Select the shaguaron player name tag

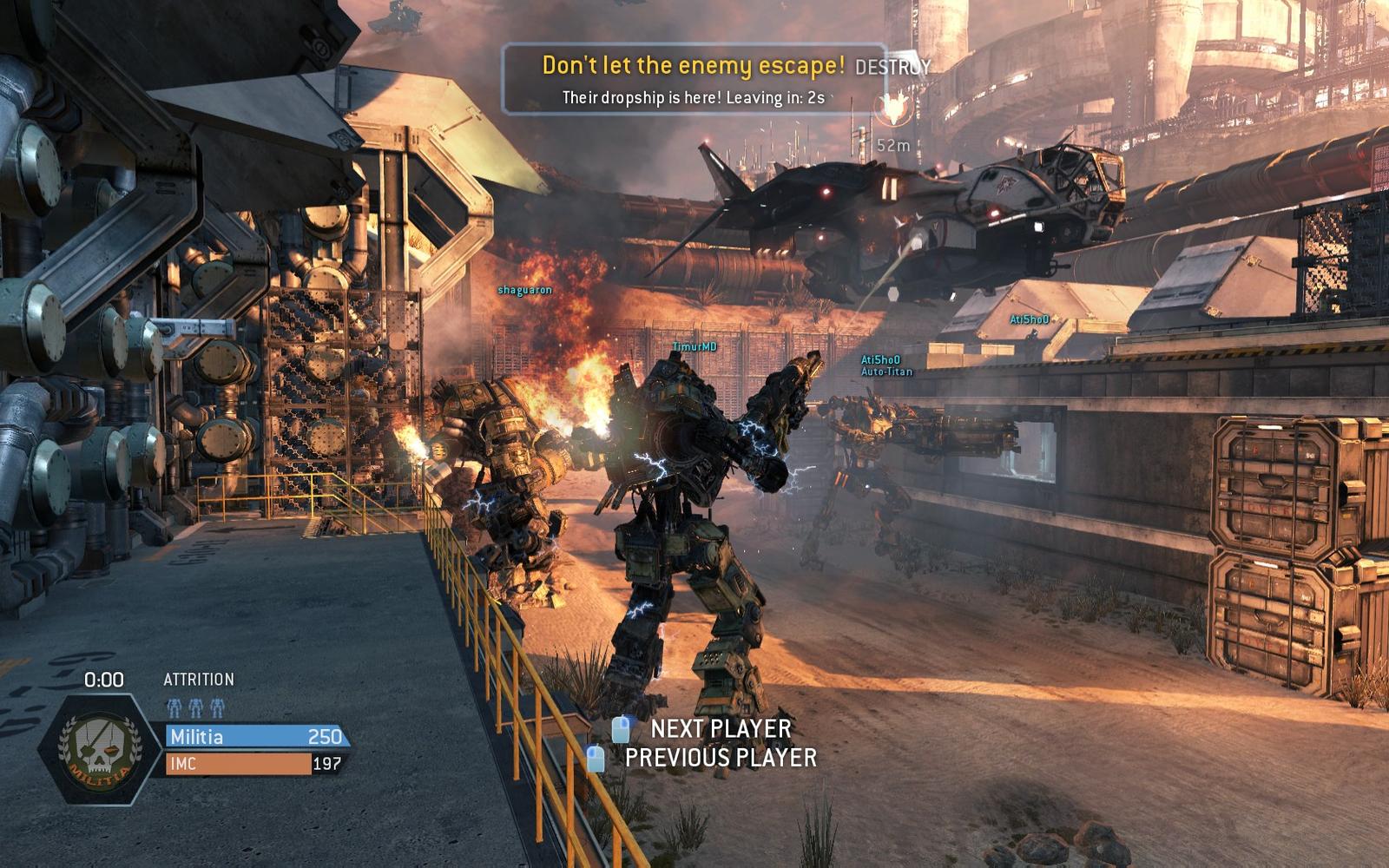pyautogui.click(x=524, y=290)
